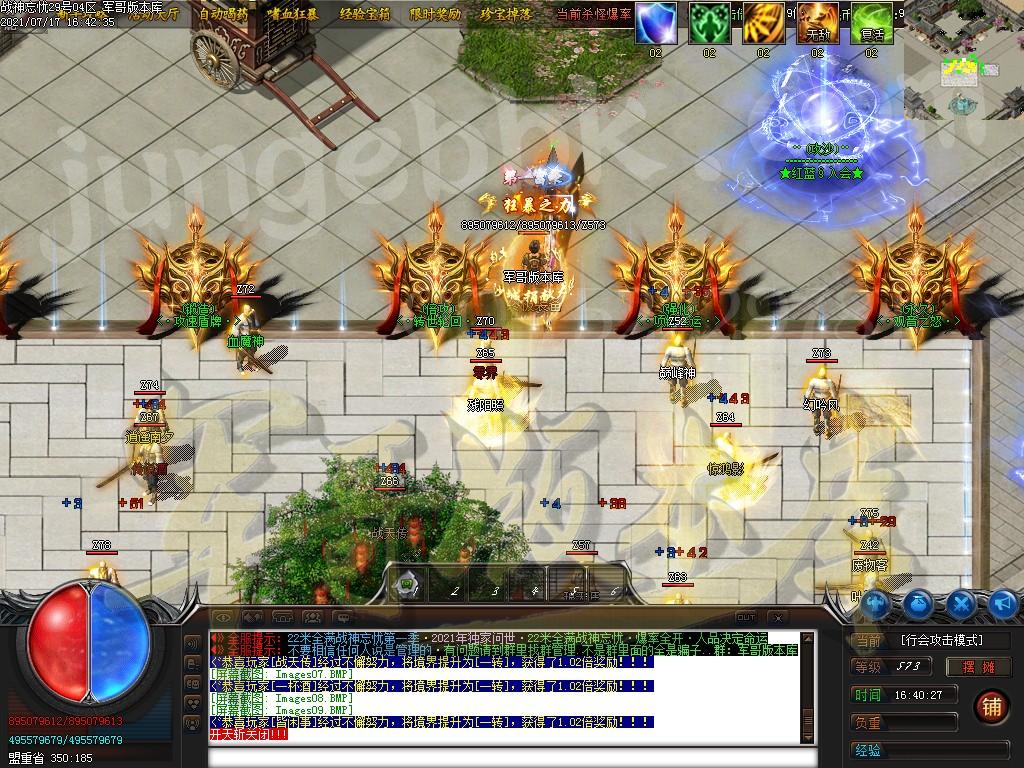Select the green demon mask buff icon
The height and width of the screenshot is (768, 1024).
709,22
